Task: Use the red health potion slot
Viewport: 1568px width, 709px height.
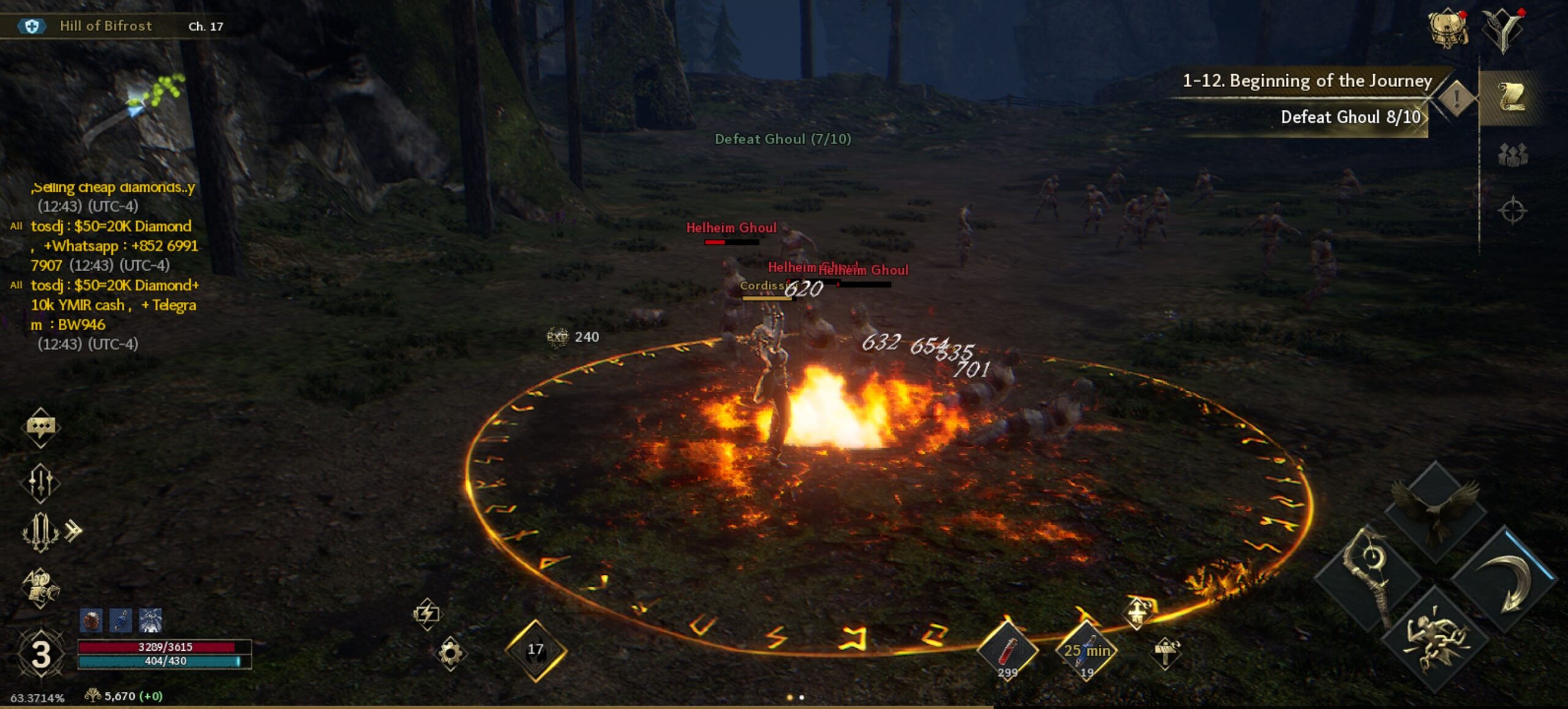Action: (1007, 651)
